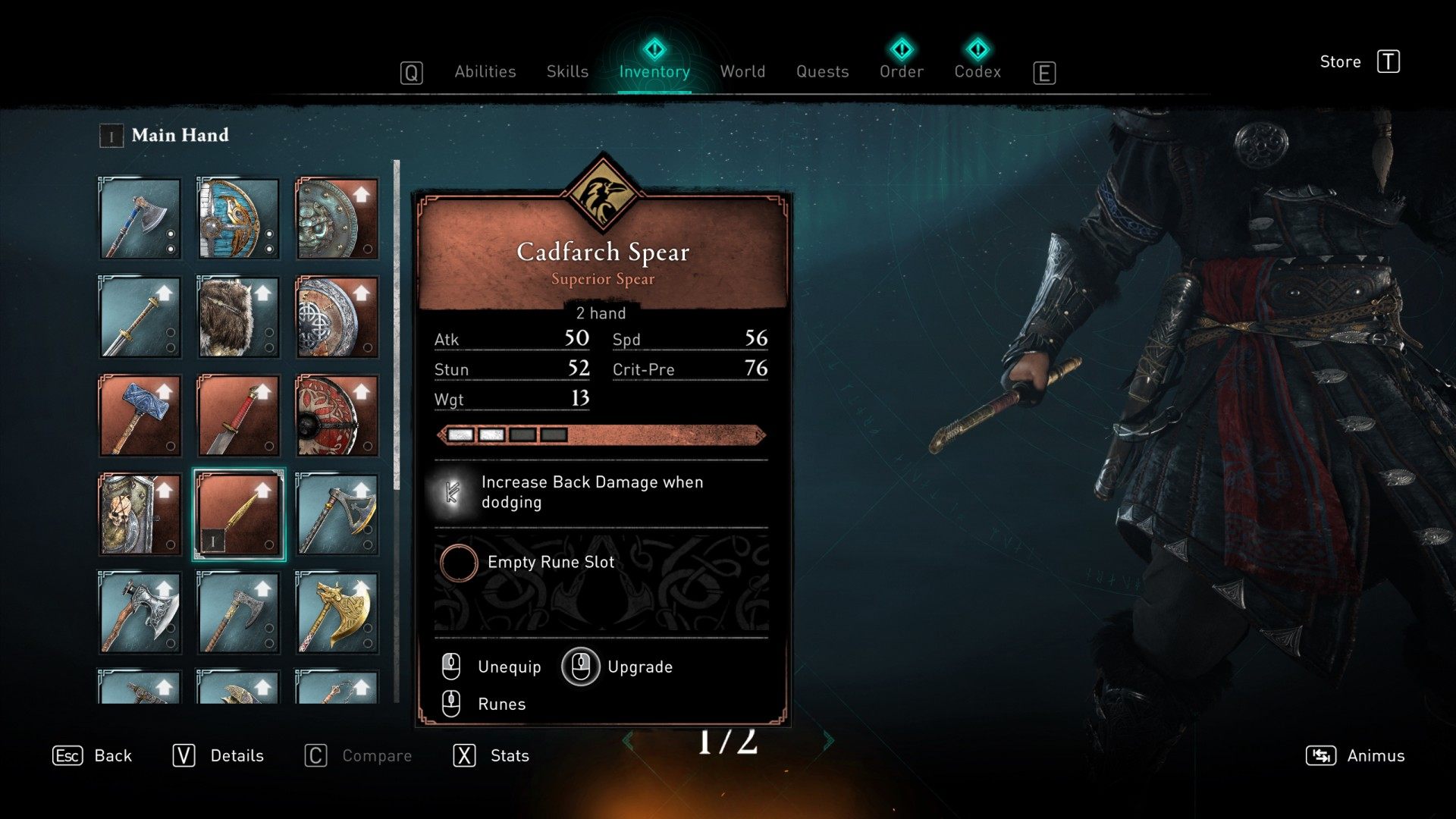Screen dimensions: 1456x819
Task: Go to the World tab
Action: click(x=742, y=72)
